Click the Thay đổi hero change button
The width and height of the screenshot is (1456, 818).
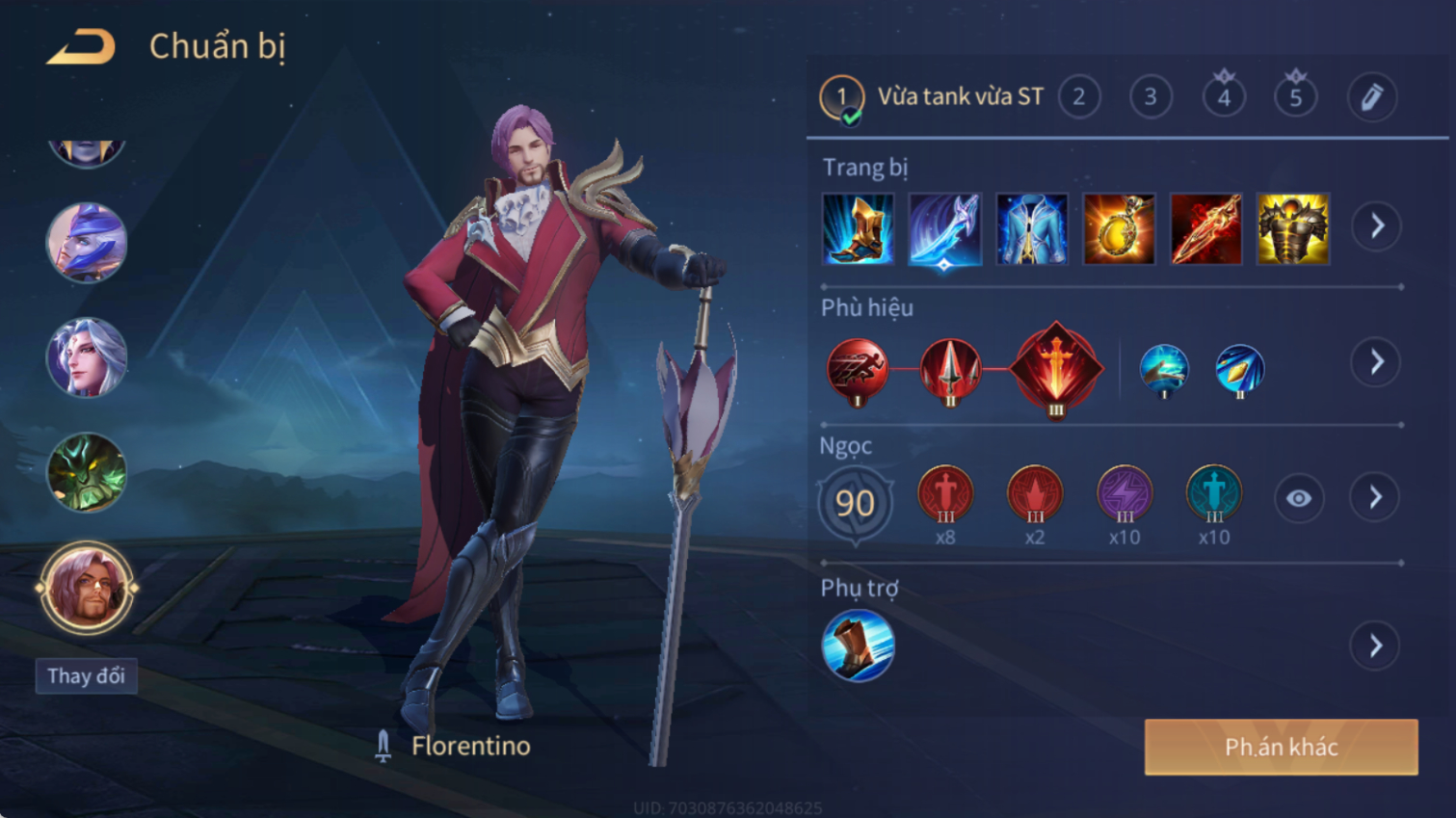tap(86, 675)
